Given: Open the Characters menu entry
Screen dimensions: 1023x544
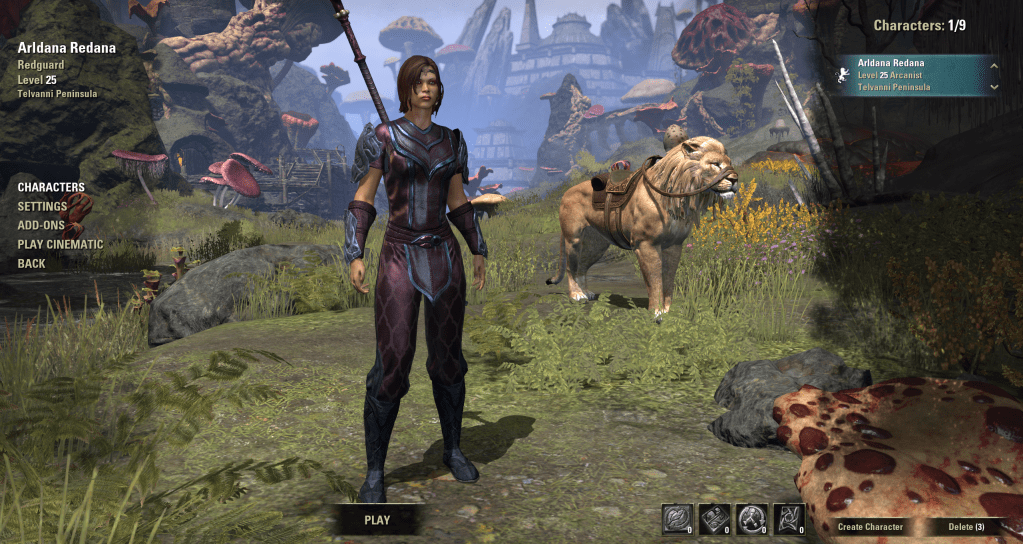Looking at the screenshot, I should tap(51, 187).
